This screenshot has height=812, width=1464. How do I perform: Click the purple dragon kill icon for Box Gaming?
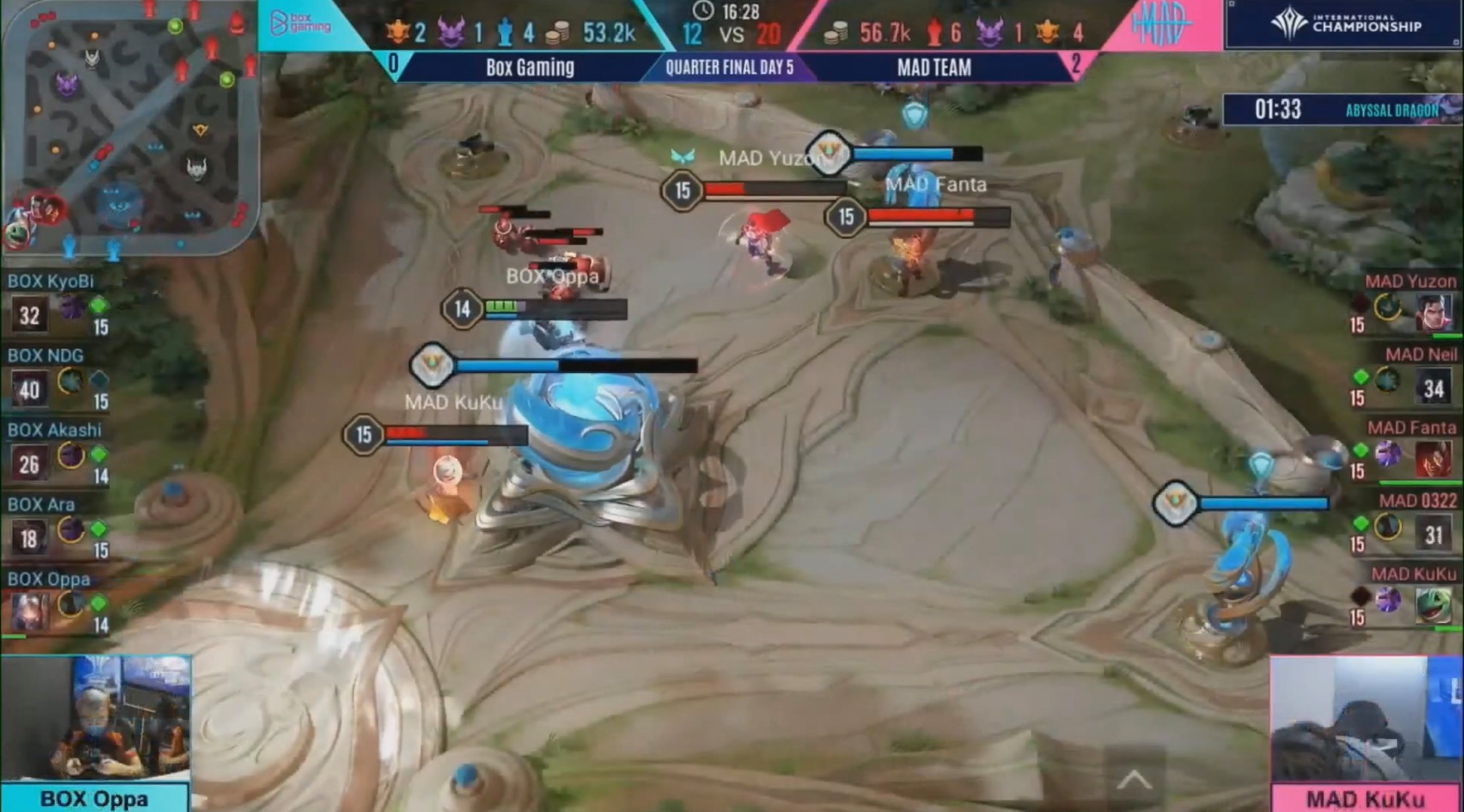(452, 29)
